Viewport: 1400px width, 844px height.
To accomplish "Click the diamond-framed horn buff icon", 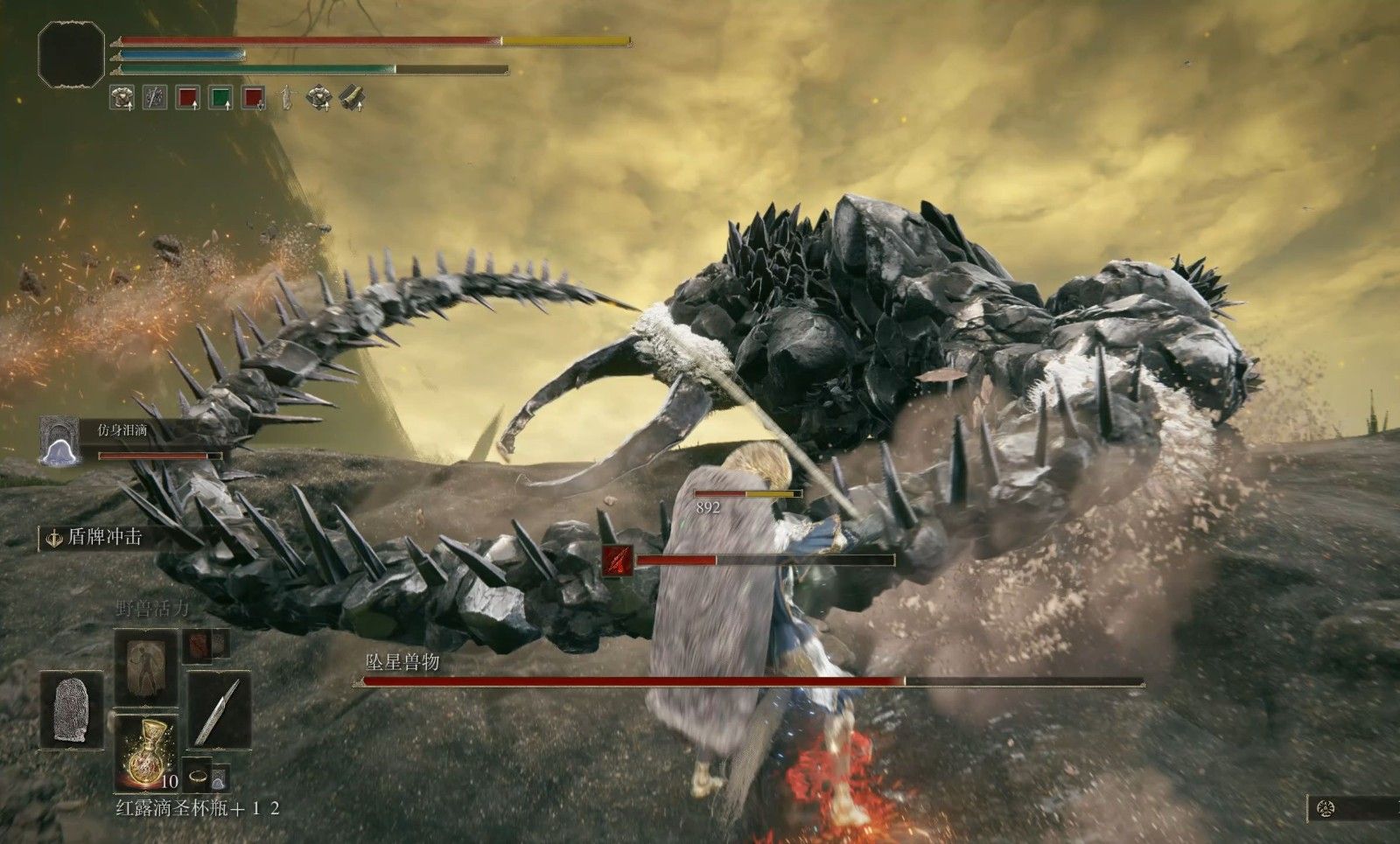I will pos(352,97).
